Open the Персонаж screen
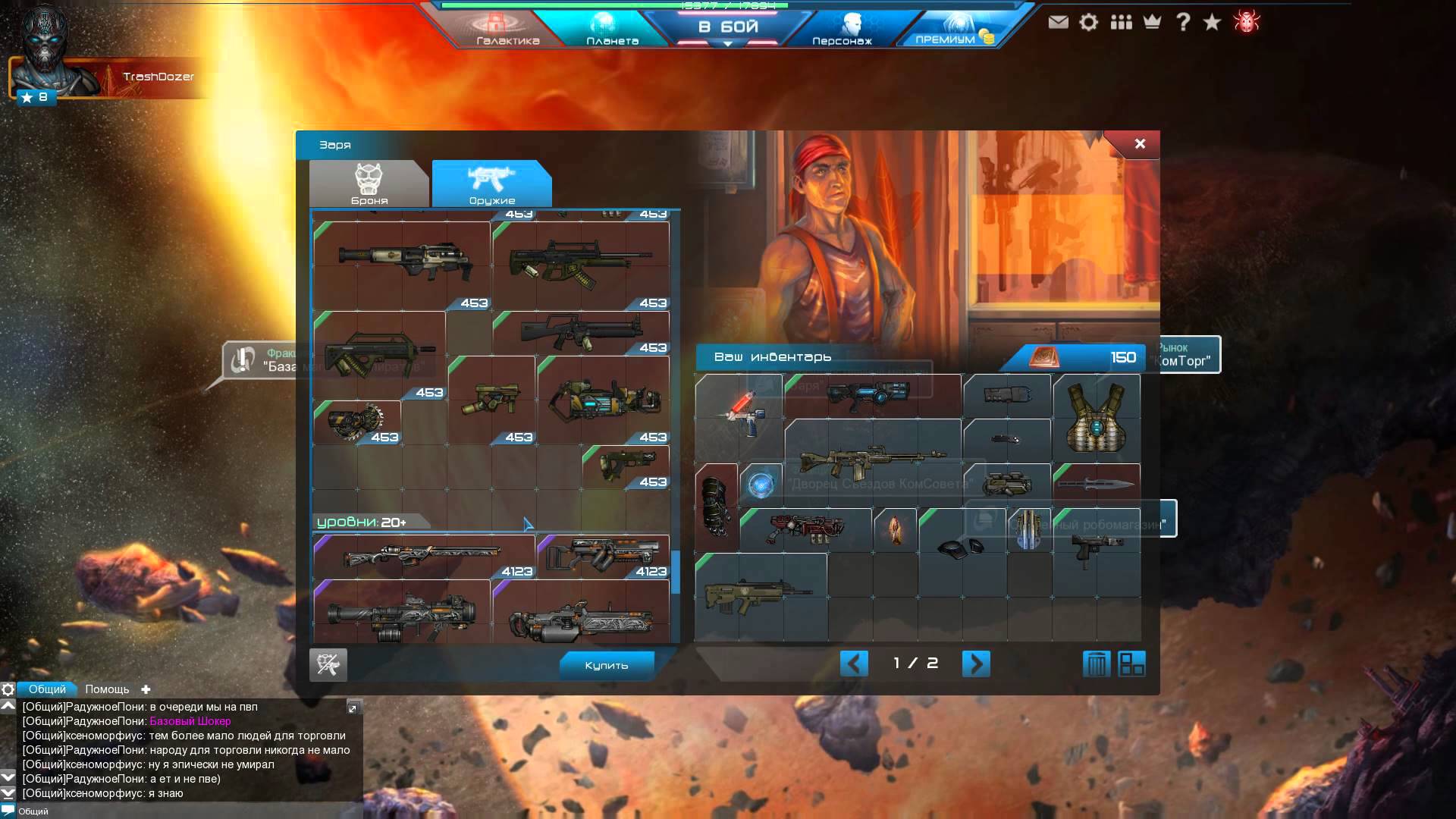 click(x=842, y=29)
